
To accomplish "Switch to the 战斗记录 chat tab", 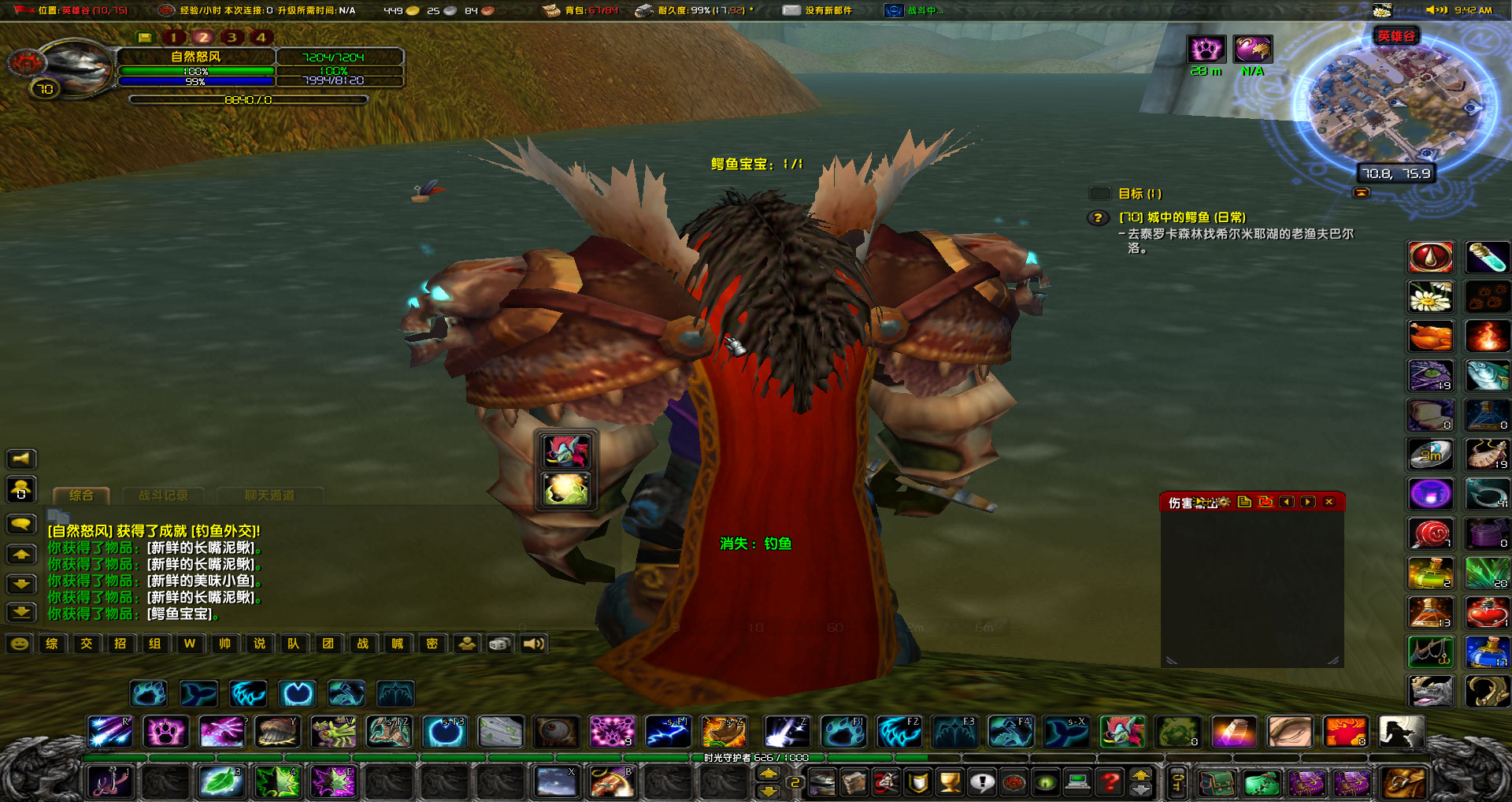I will (x=163, y=494).
